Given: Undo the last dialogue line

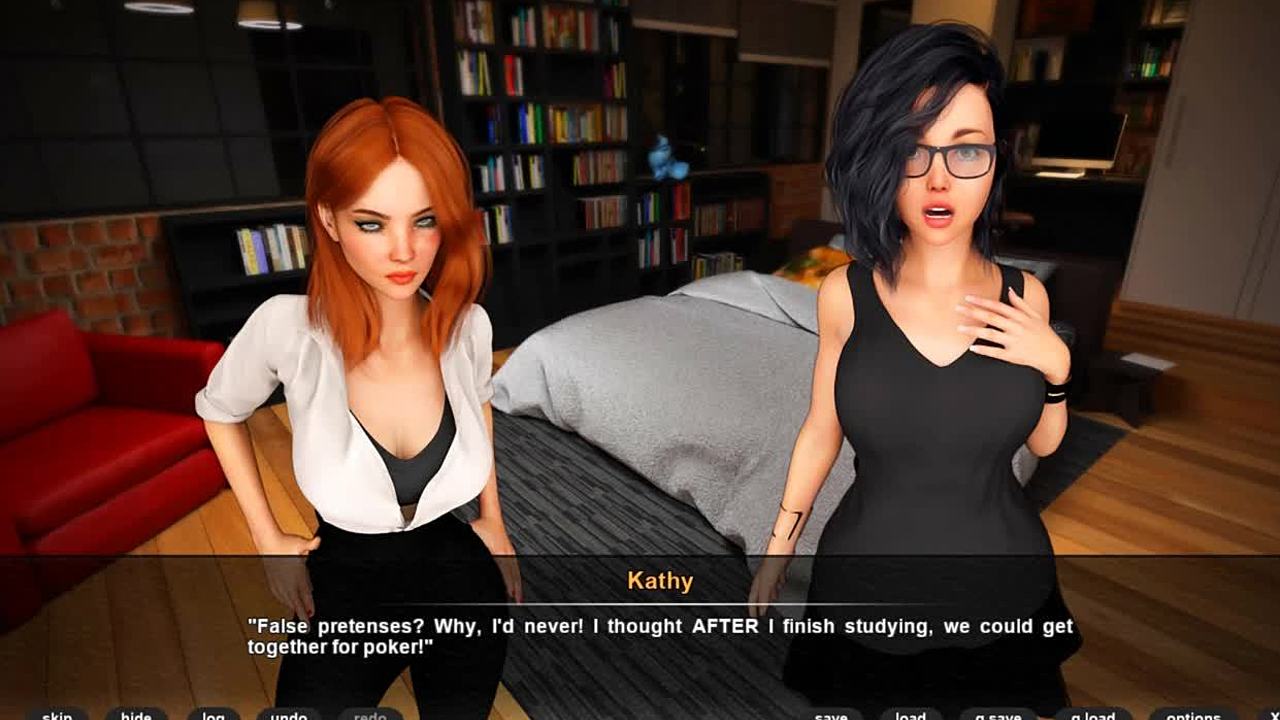Looking at the screenshot, I should click(289, 714).
